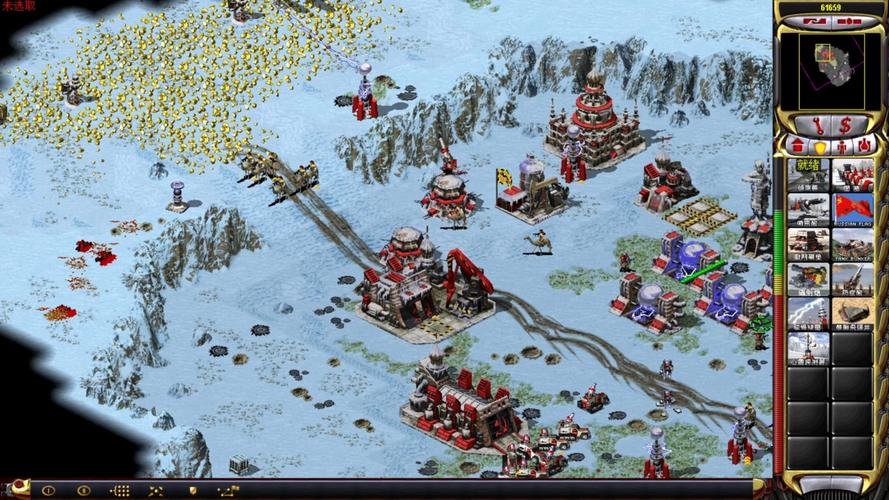Build the Tesla Coil lightning tower
889x500 pixels.
(x=808, y=311)
